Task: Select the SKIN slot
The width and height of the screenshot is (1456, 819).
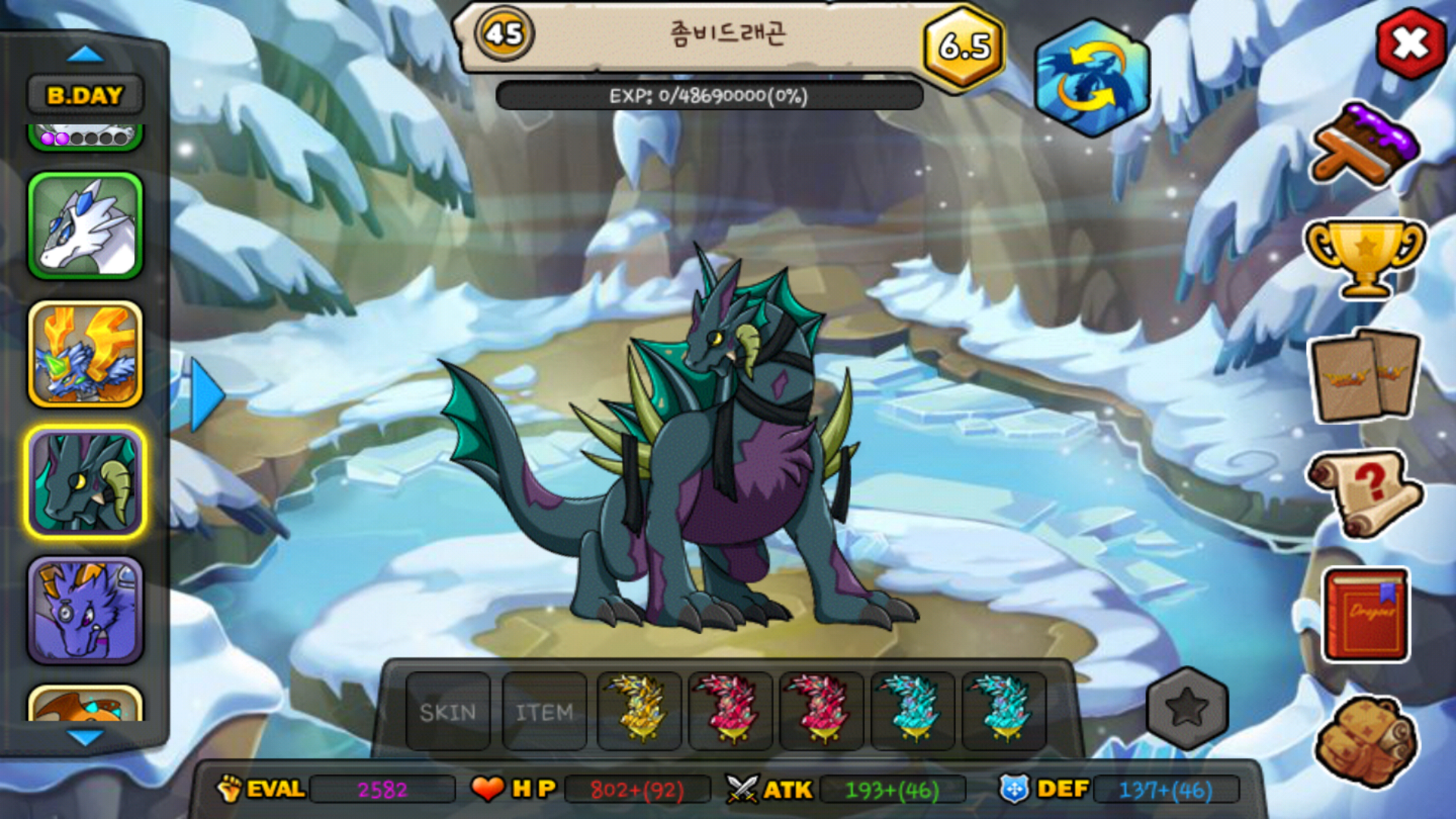Action: point(448,711)
